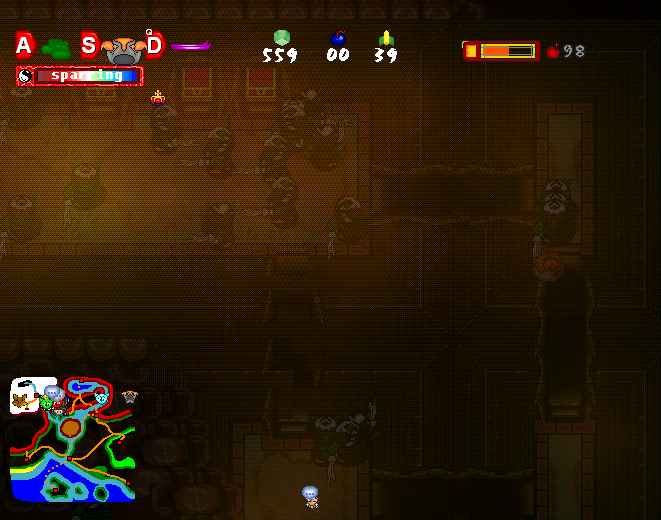Screen dimensions: 661x520
Task: Click the orange circle area on the minimap
Action: [x=70, y=428]
